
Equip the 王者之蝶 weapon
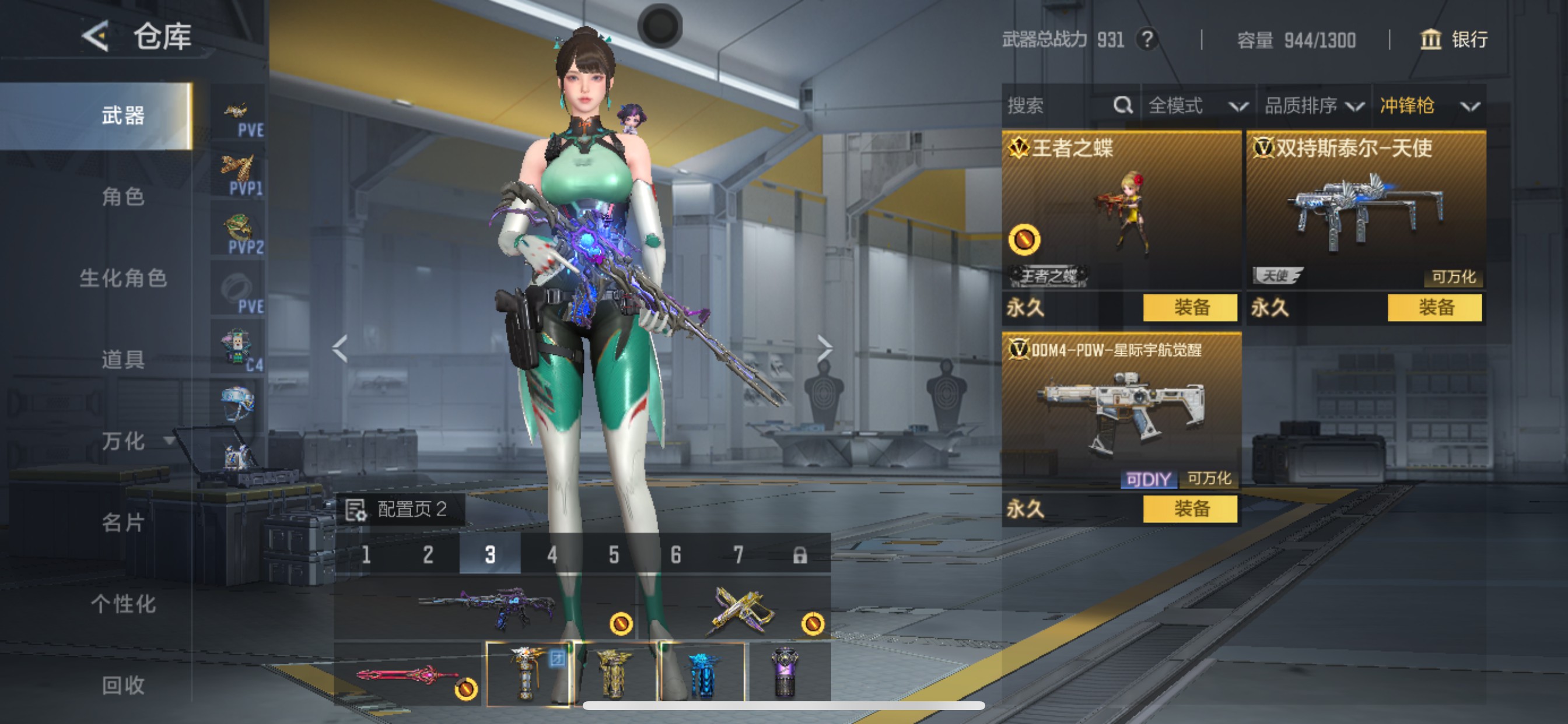1190,307
